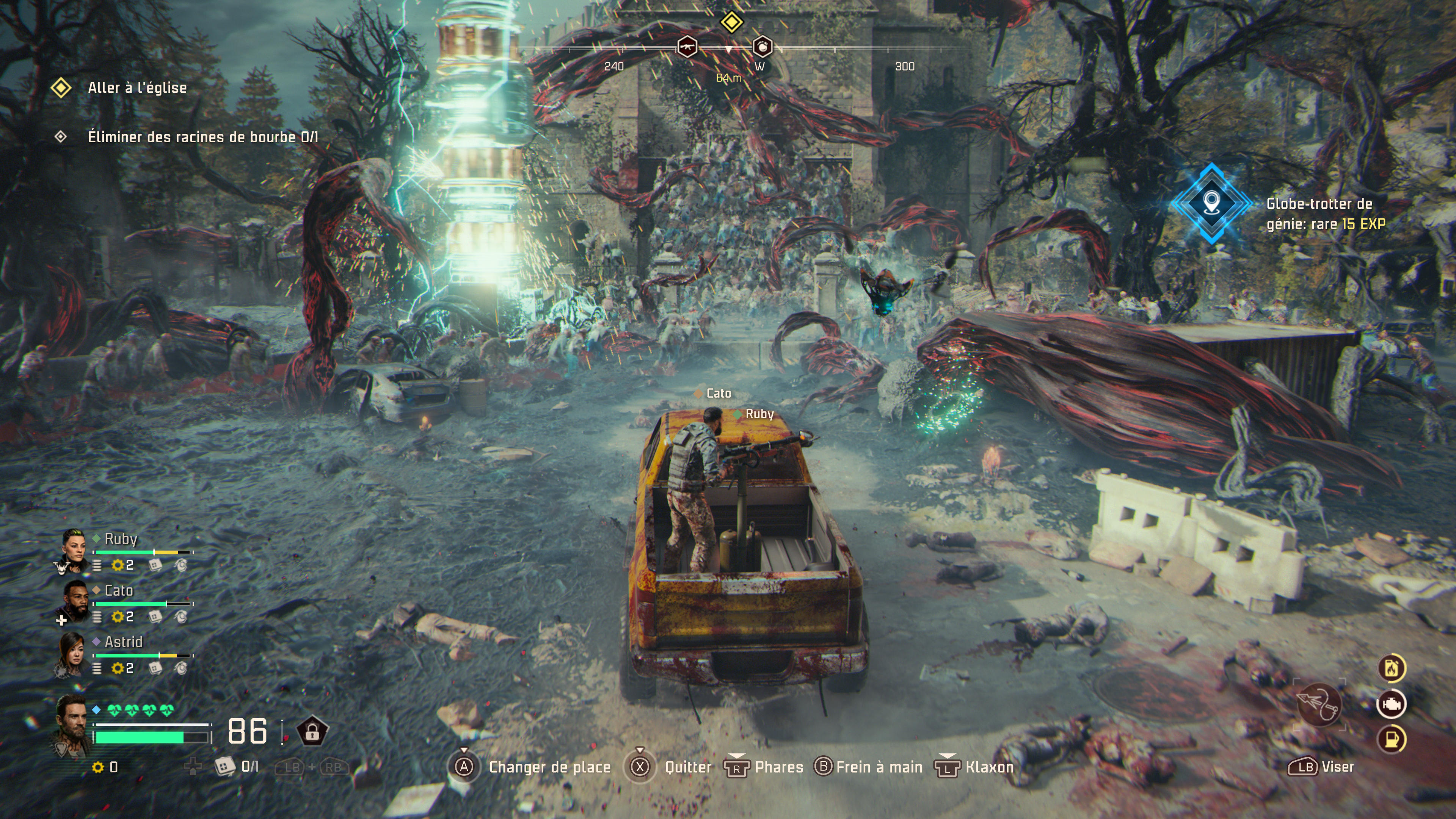Select the grenade marker on the compass
Screen dimensions: 1456x819
click(763, 47)
